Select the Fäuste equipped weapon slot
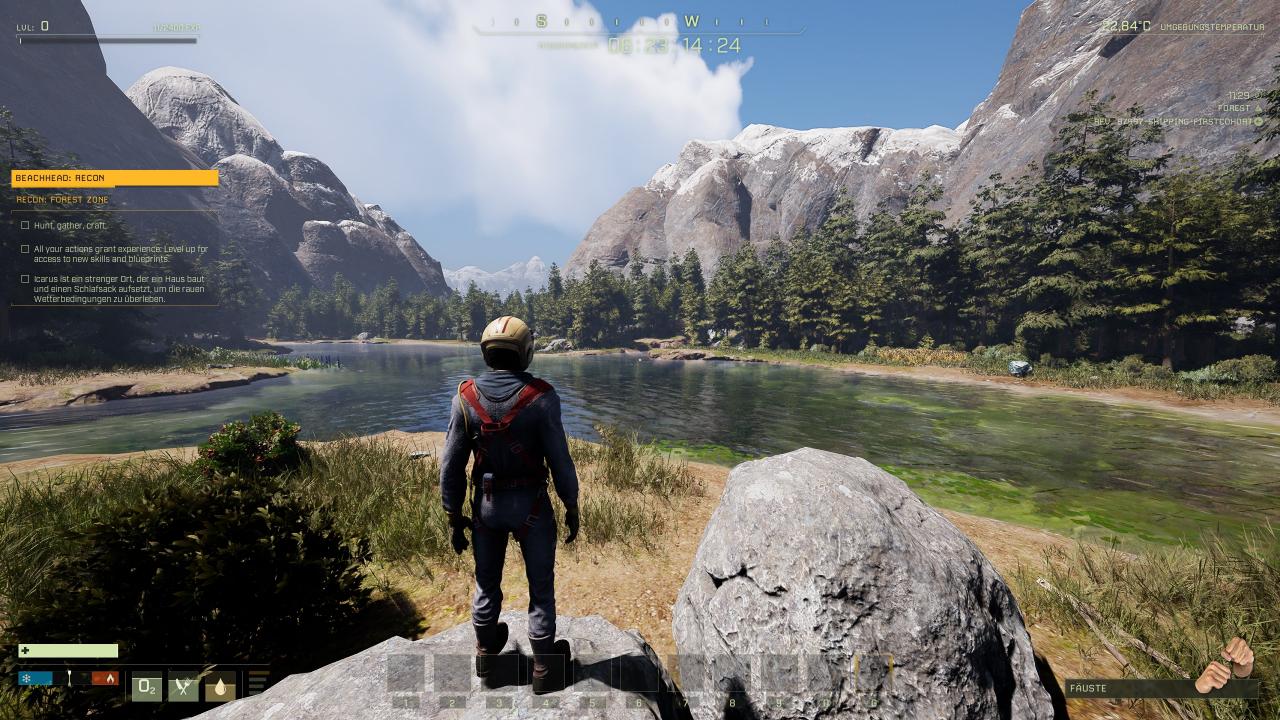This screenshot has width=1280, height=720. point(1160,688)
